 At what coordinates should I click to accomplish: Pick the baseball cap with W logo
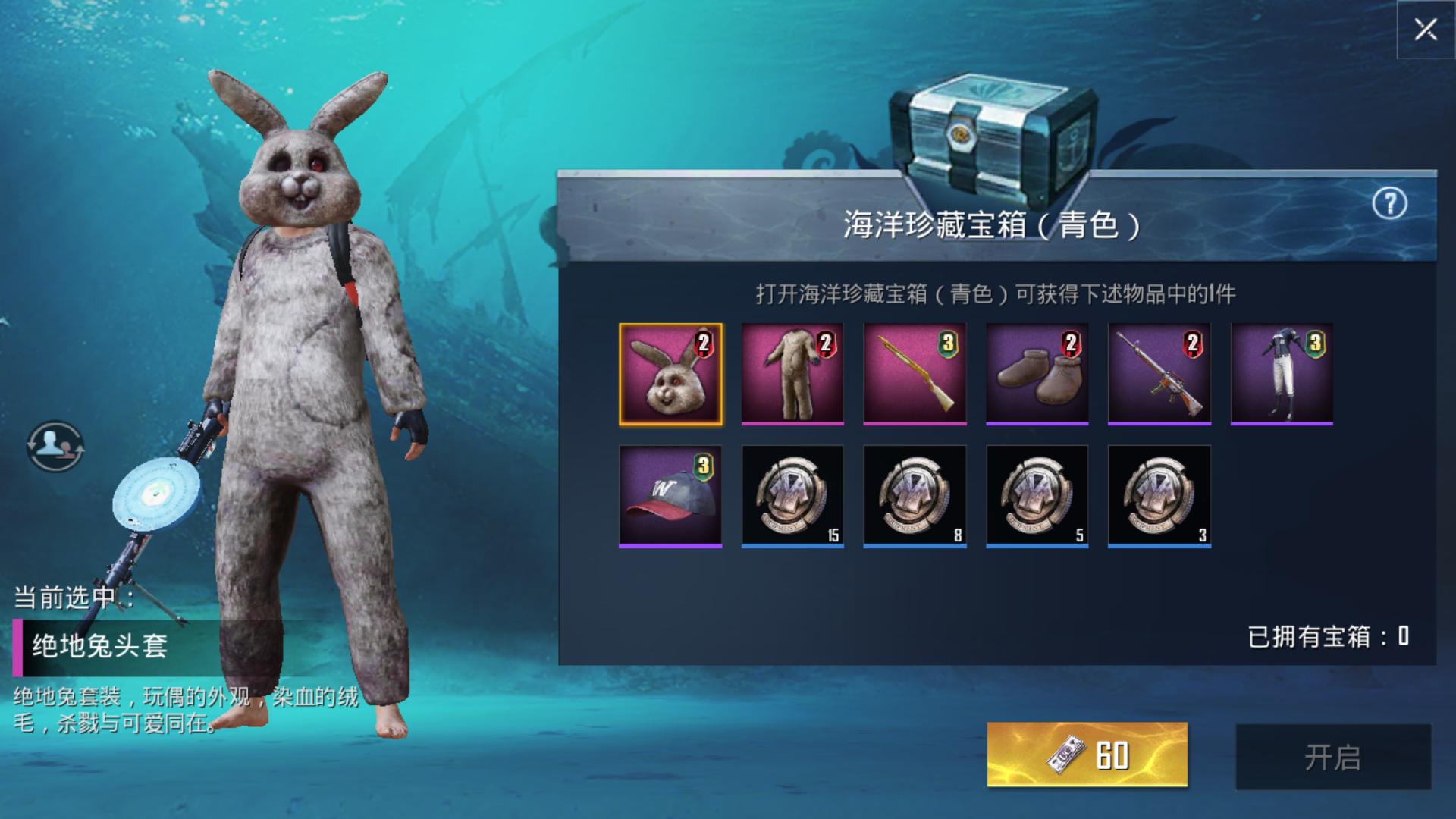point(670,496)
